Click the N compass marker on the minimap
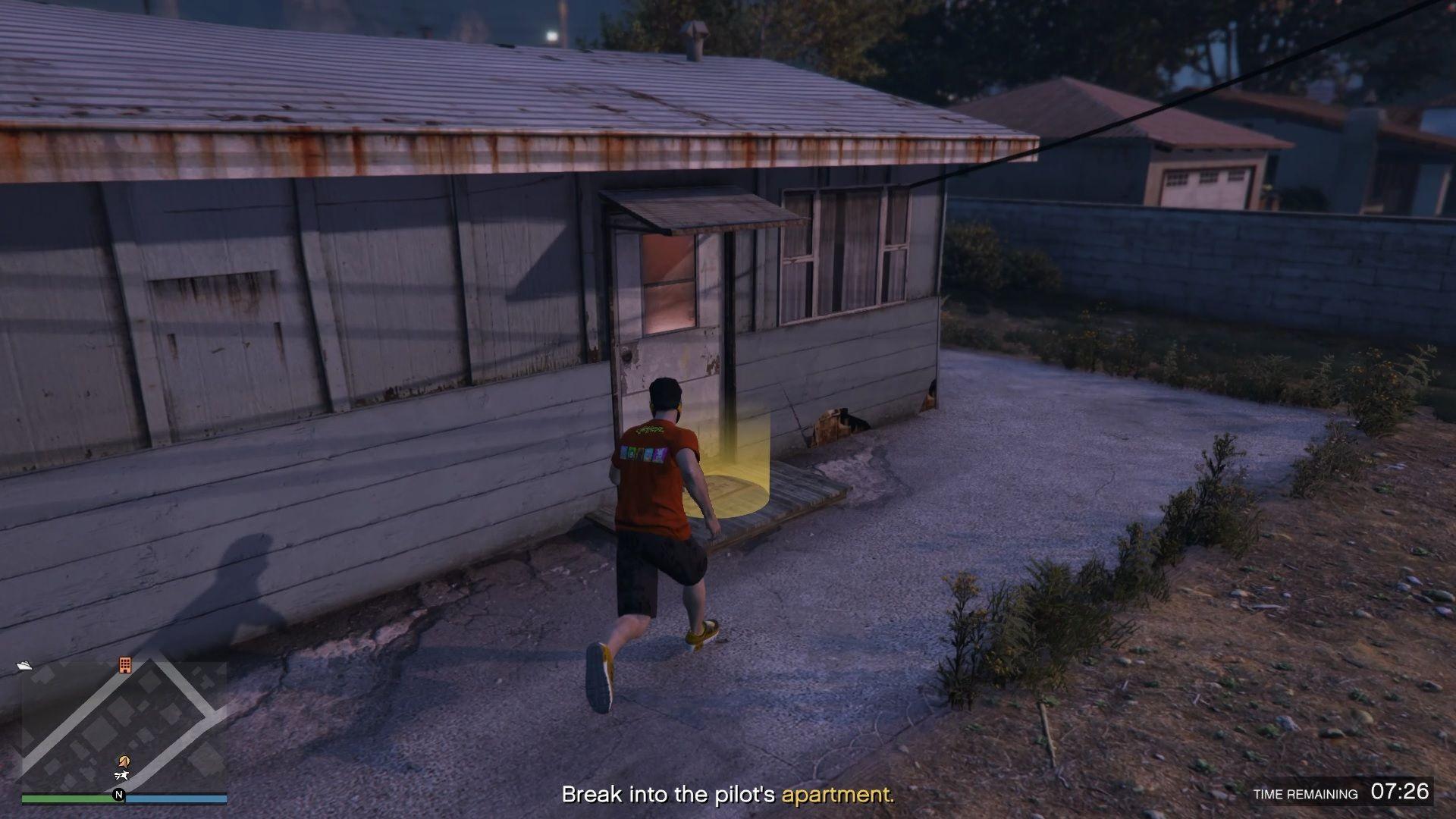The height and width of the screenshot is (819, 1456). click(x=119, y=794)
